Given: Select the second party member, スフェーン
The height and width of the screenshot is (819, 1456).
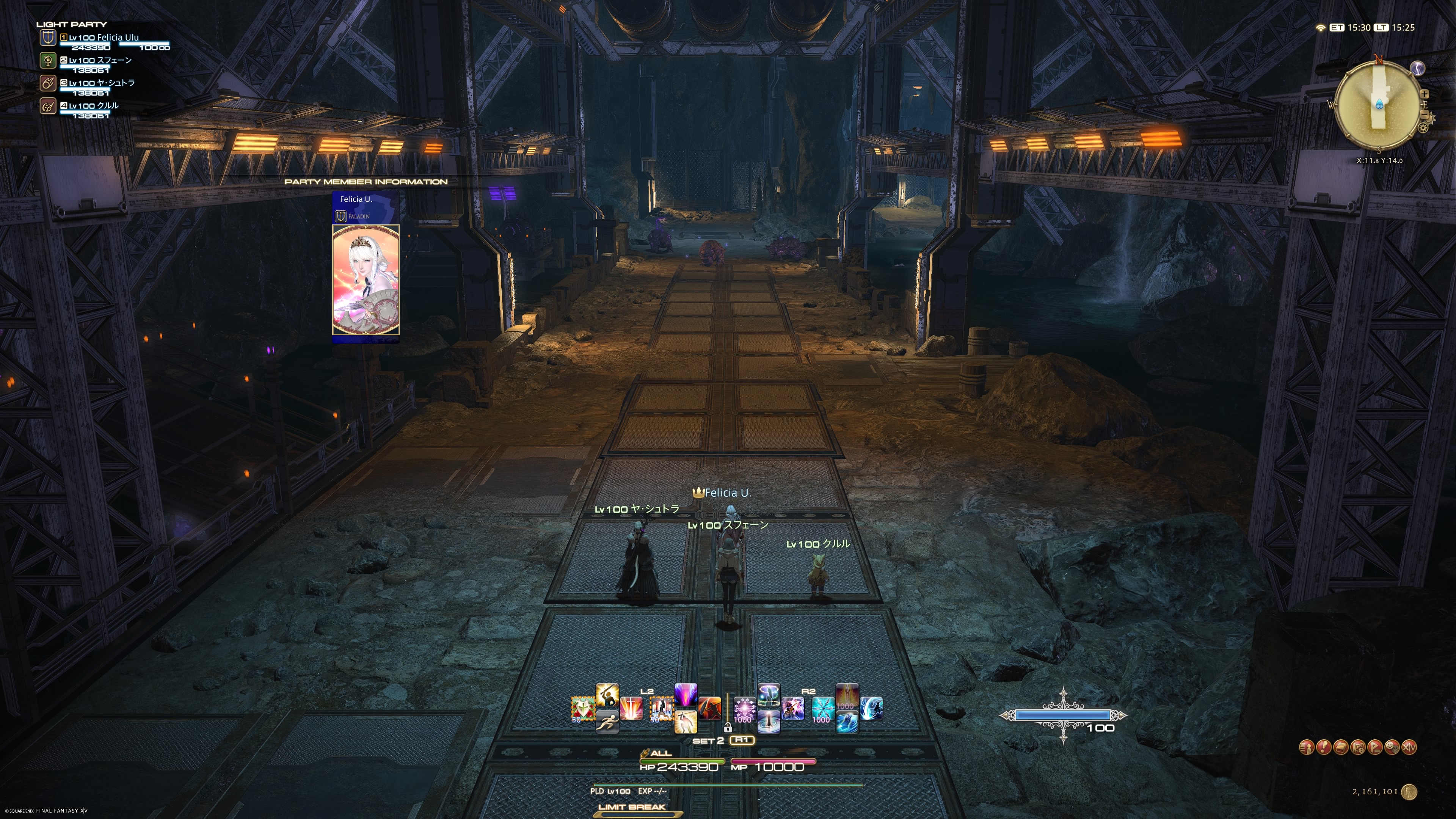Looking at the screenshot, I should pos(100,61).
